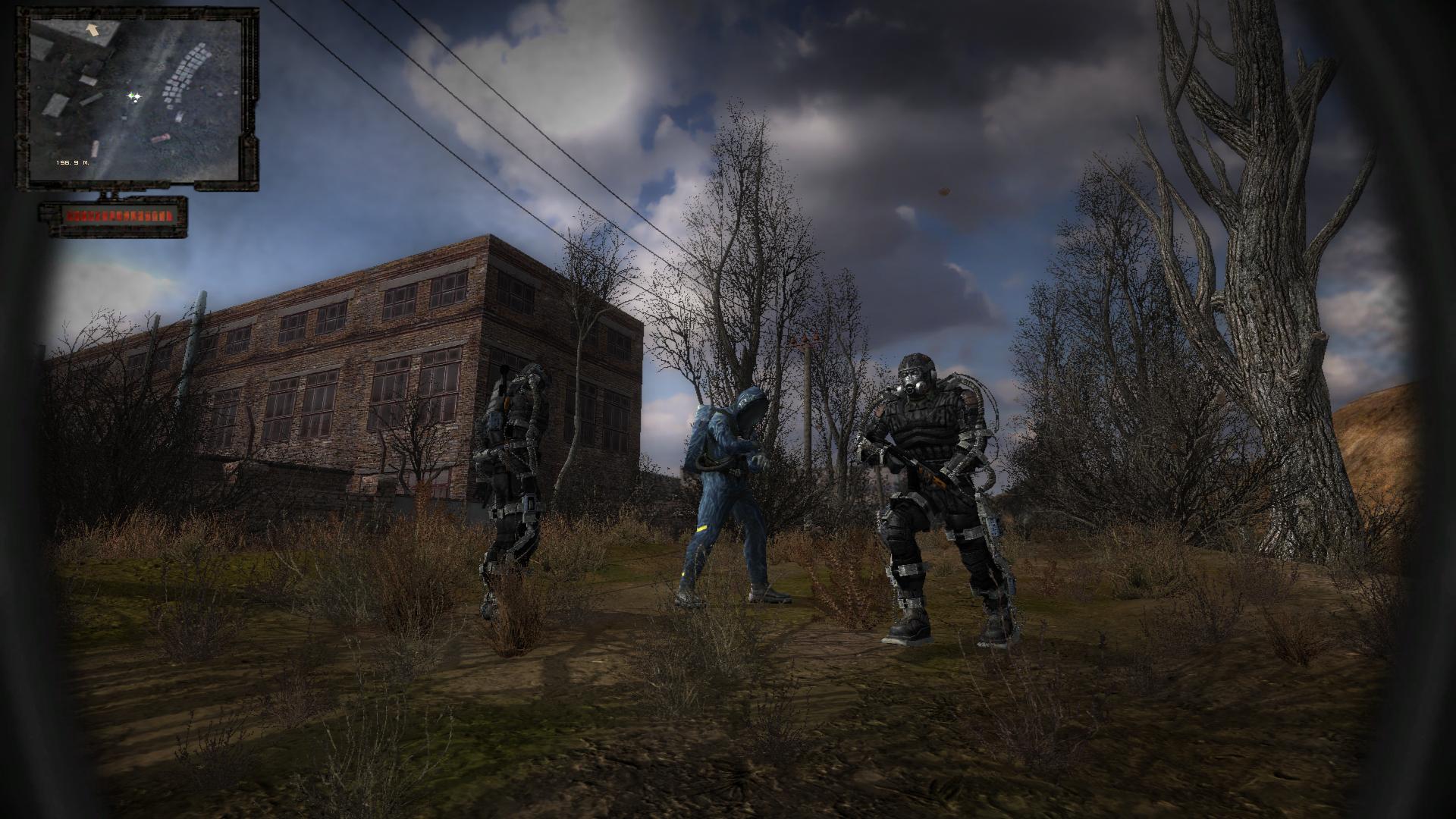The height and width of the screenshot is (819, 1456).
Task: Select the arrow marker on the minimap
Action: [94, 30]
